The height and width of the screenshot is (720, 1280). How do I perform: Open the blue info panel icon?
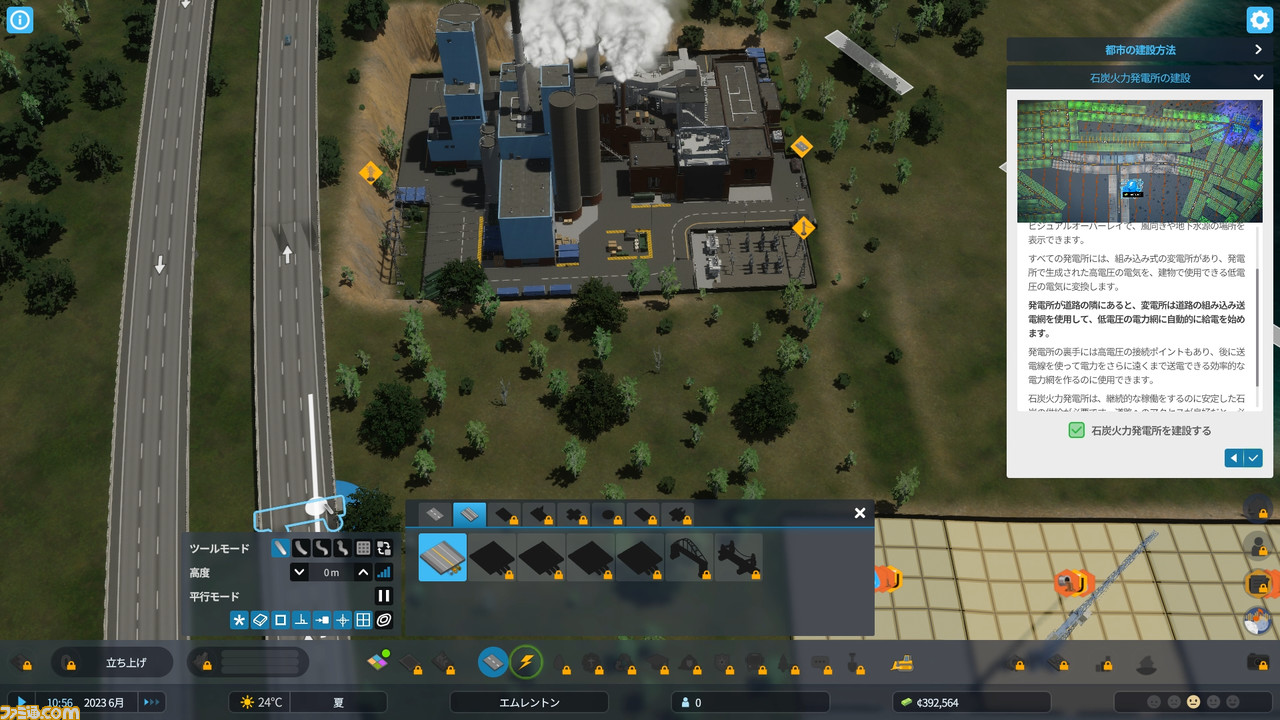(20, 20)
